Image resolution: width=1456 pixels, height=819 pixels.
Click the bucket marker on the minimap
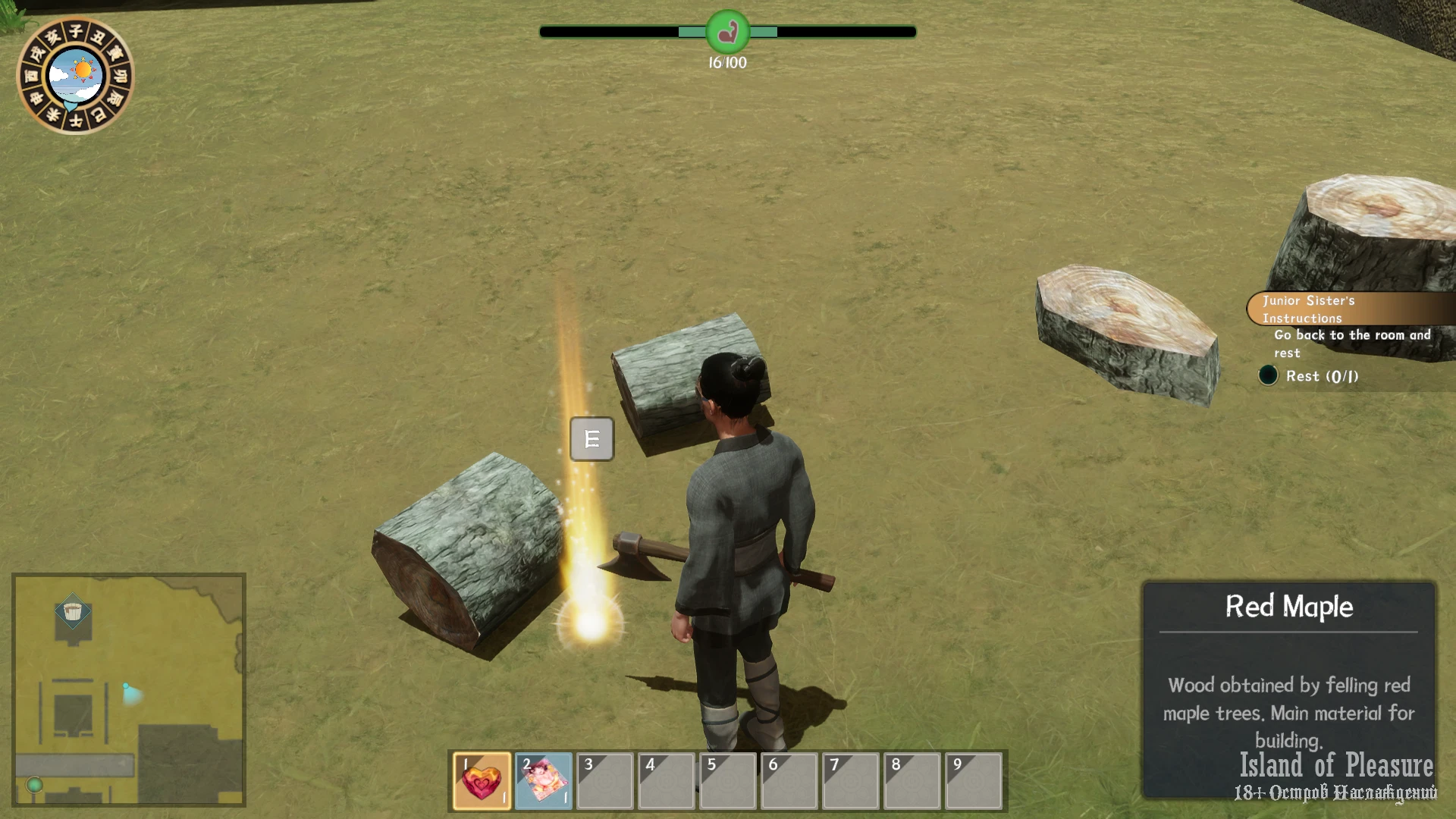73,612
